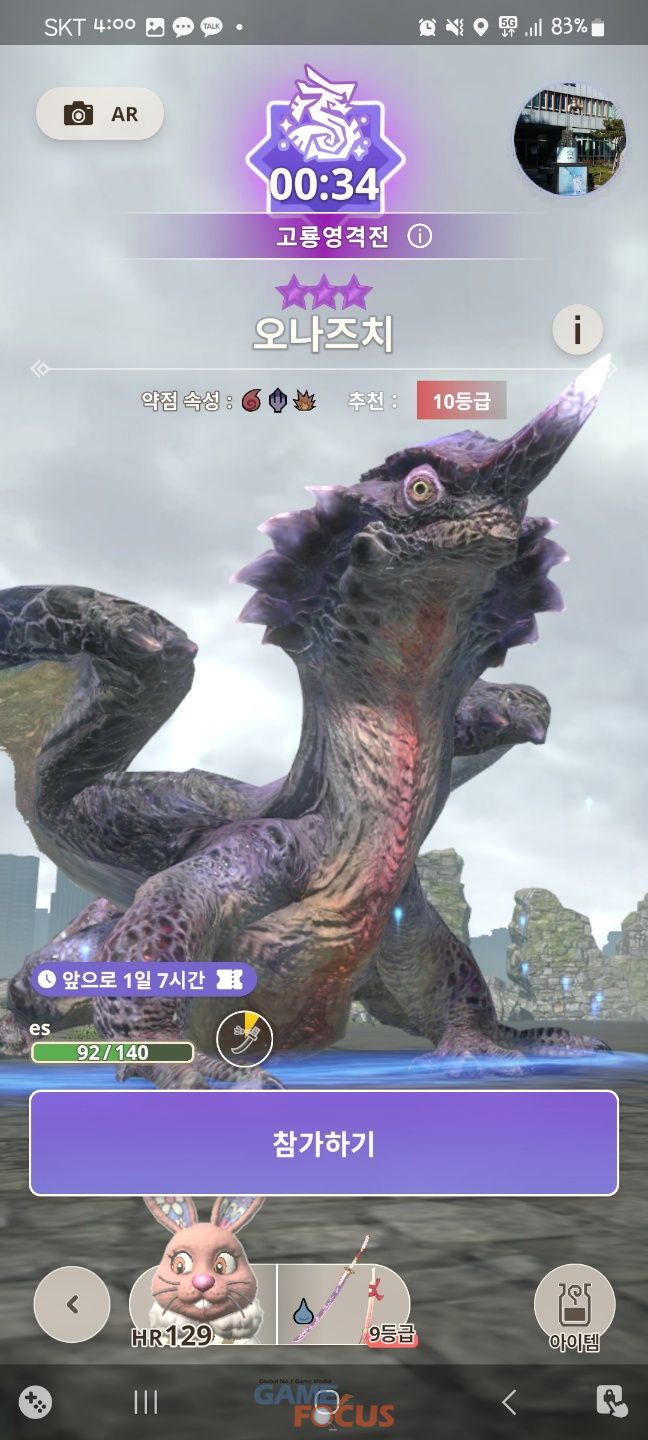This screenshot has height=1440, width=648.
Task: Open the 오나즈치 monster info button
Action: pos(577,328)
